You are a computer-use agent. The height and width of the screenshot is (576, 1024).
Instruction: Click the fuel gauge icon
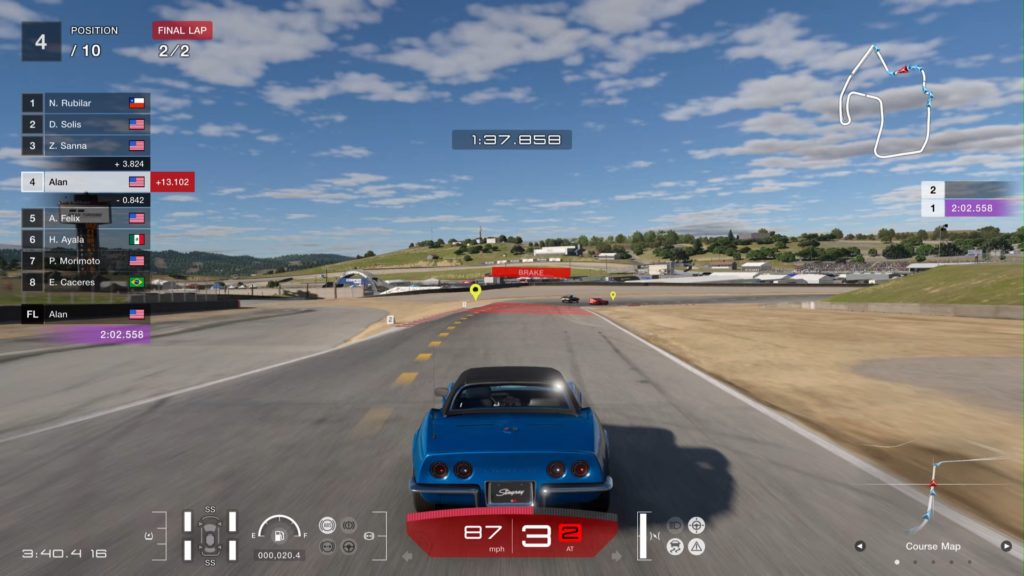pyautogui.click(x=279, y=530)
